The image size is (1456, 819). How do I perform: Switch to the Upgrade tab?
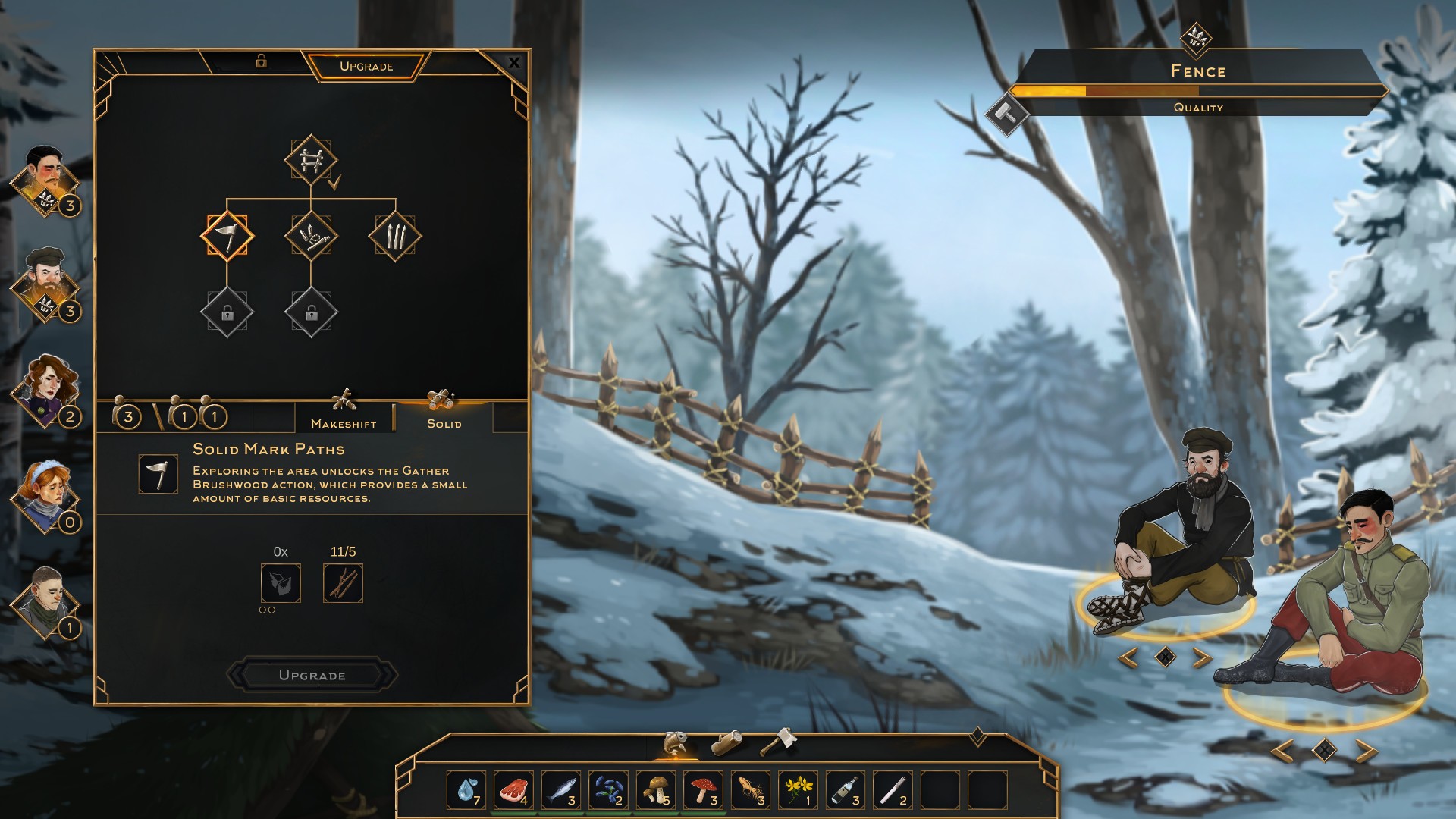(366, 66)
